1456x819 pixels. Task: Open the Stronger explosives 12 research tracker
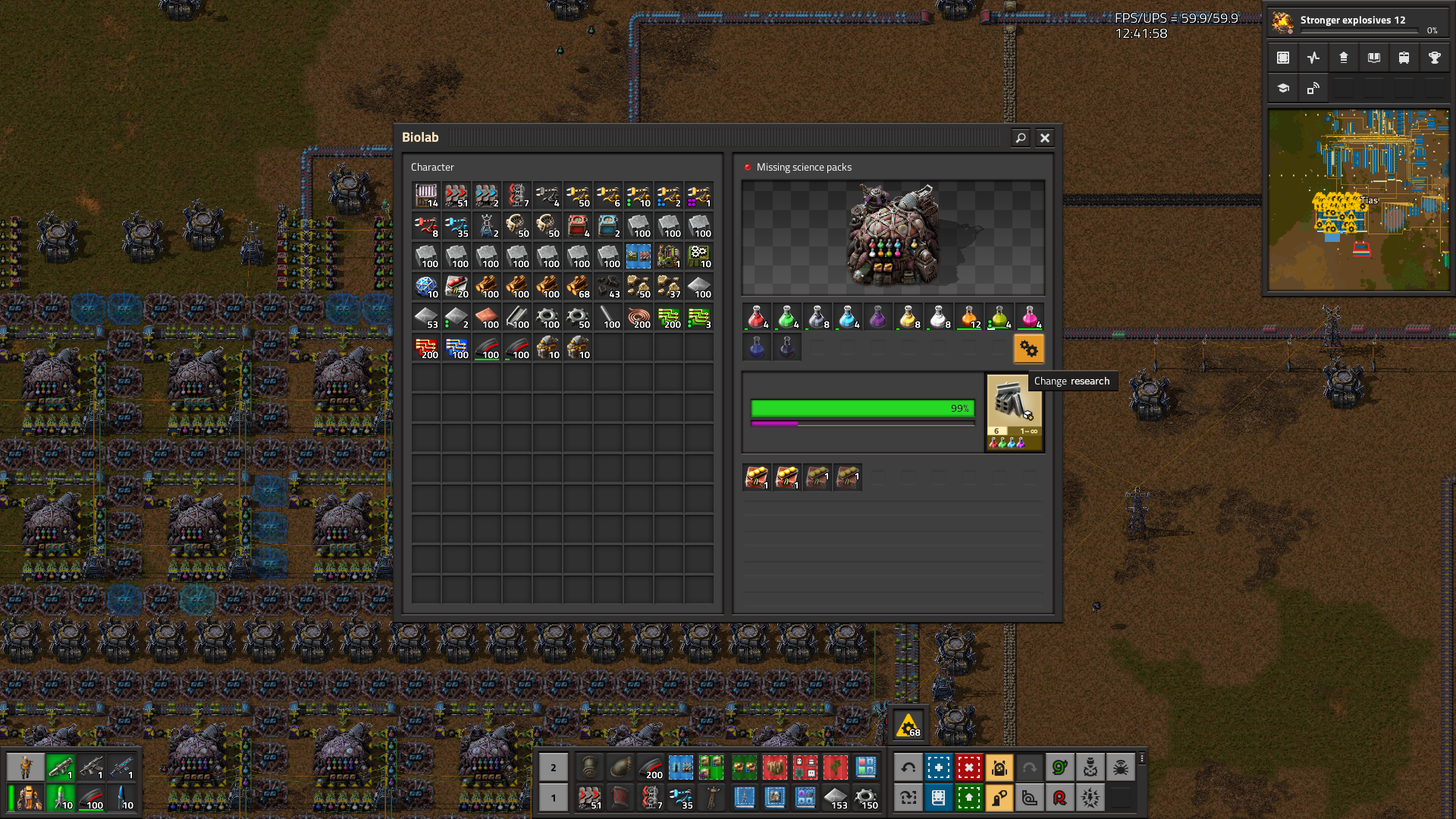[x=1357, y=23]
